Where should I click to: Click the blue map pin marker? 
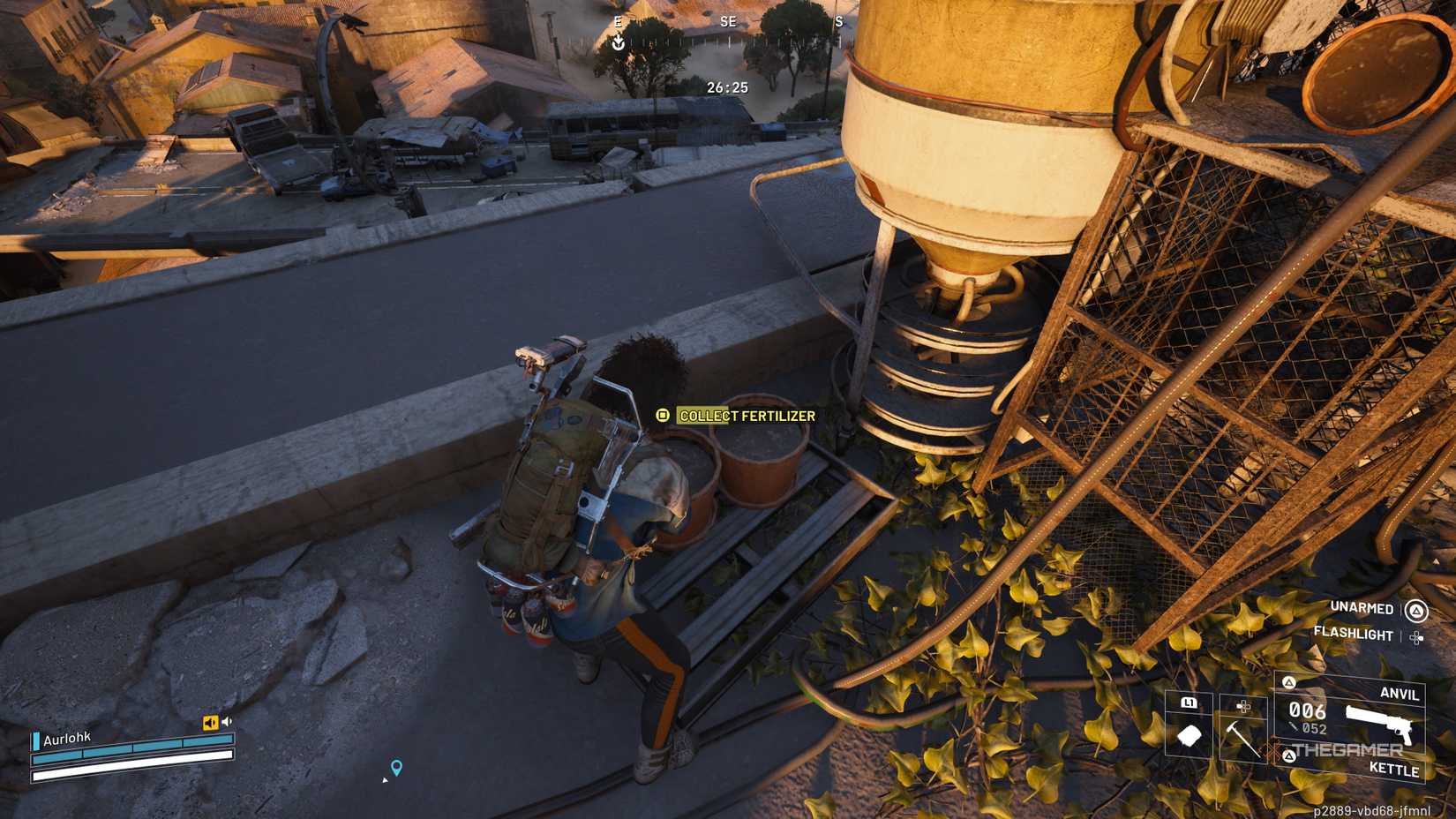(x=394, y=767)
